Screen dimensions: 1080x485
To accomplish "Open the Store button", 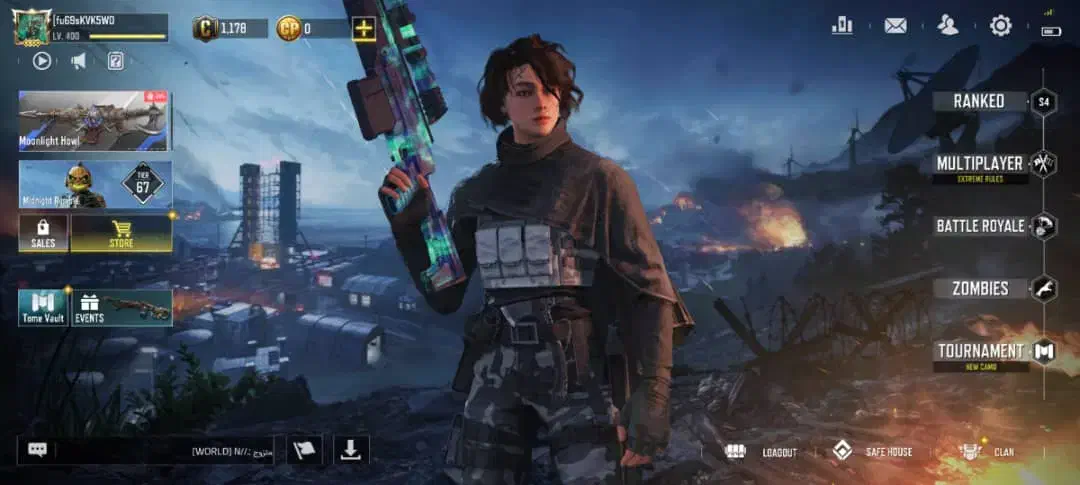I will click(x=121, y=233).
